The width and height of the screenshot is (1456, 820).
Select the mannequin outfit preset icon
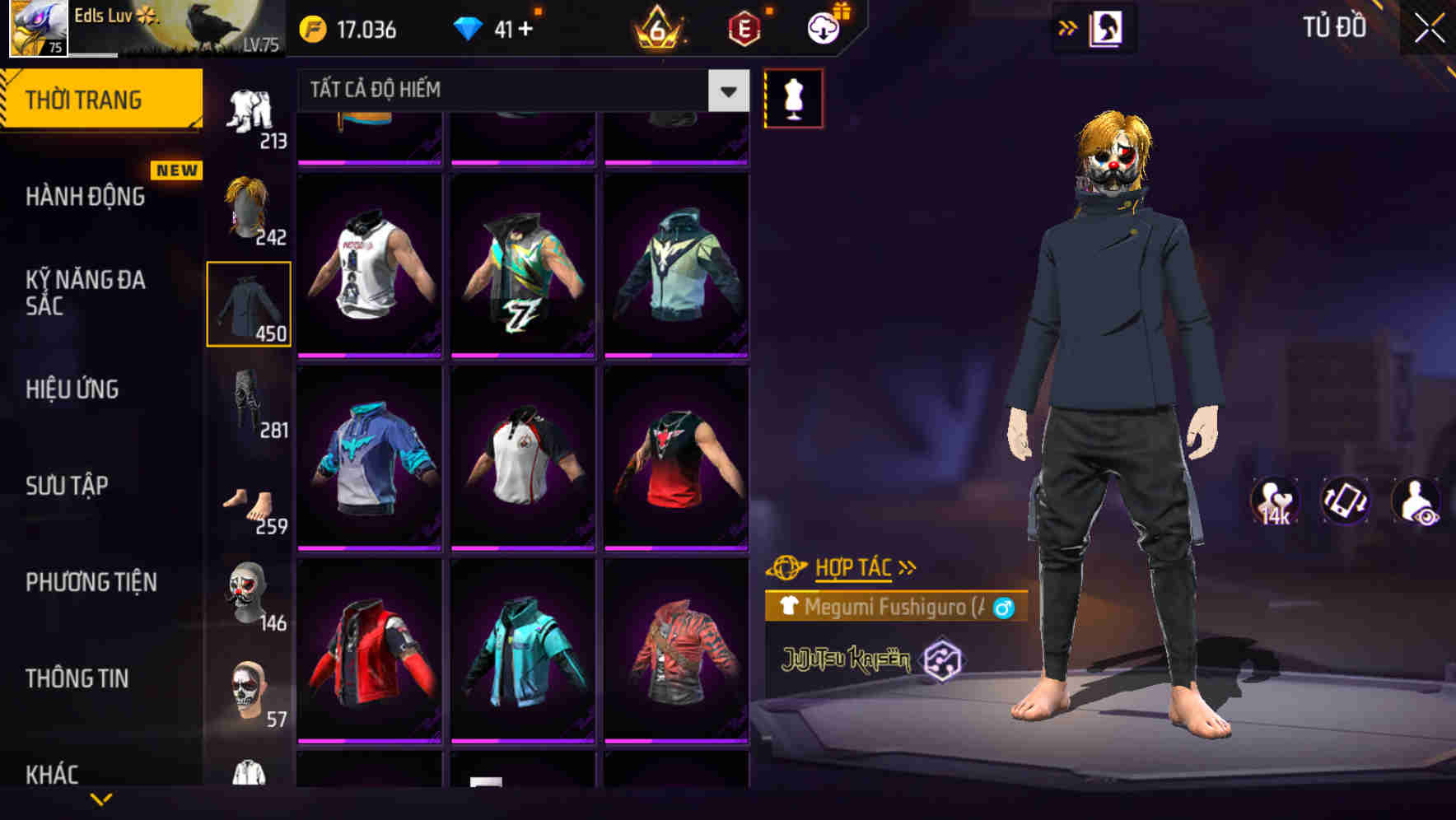coord(795,97)
